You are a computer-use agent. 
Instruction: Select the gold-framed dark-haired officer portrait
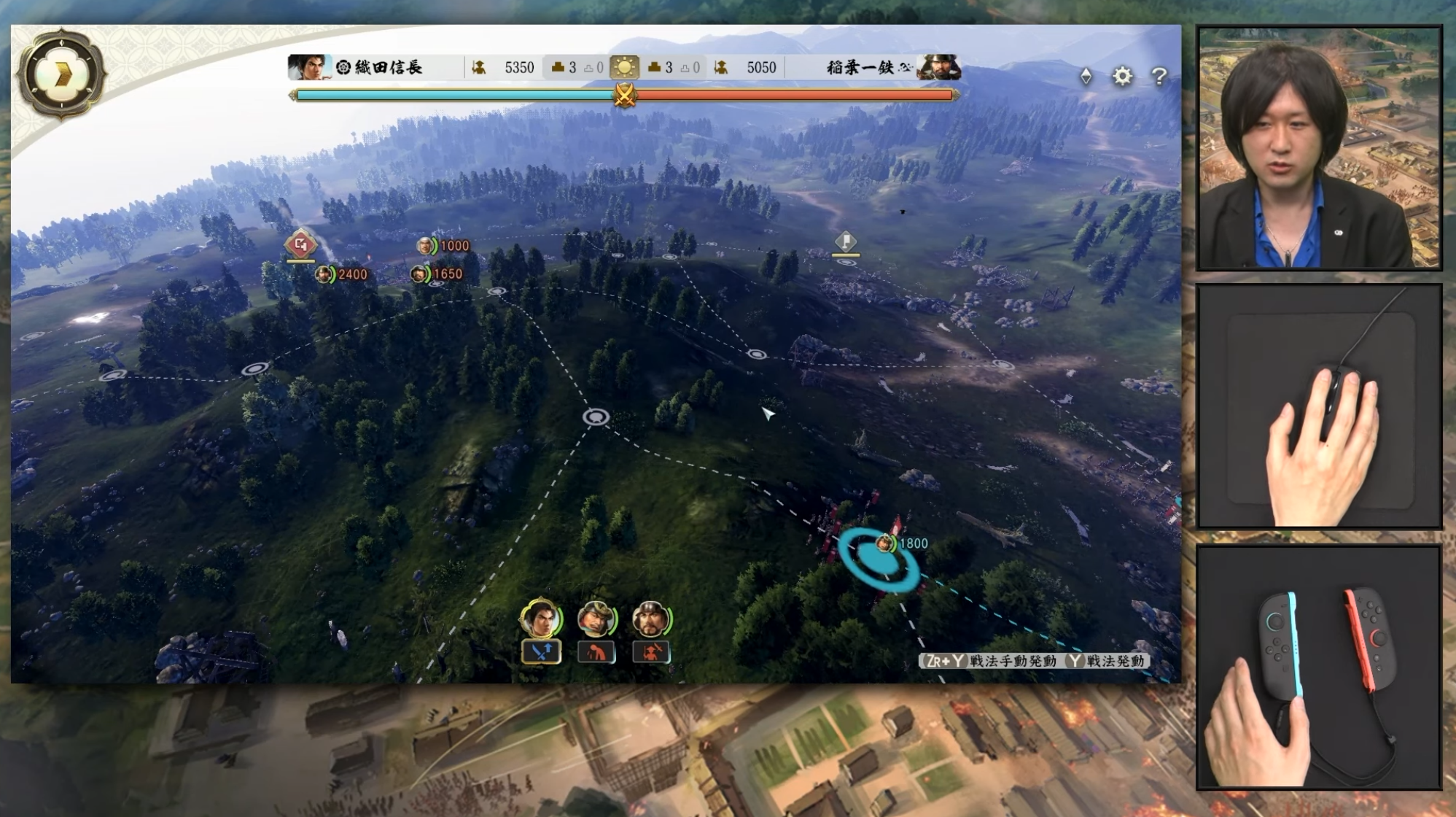point(540,619)
